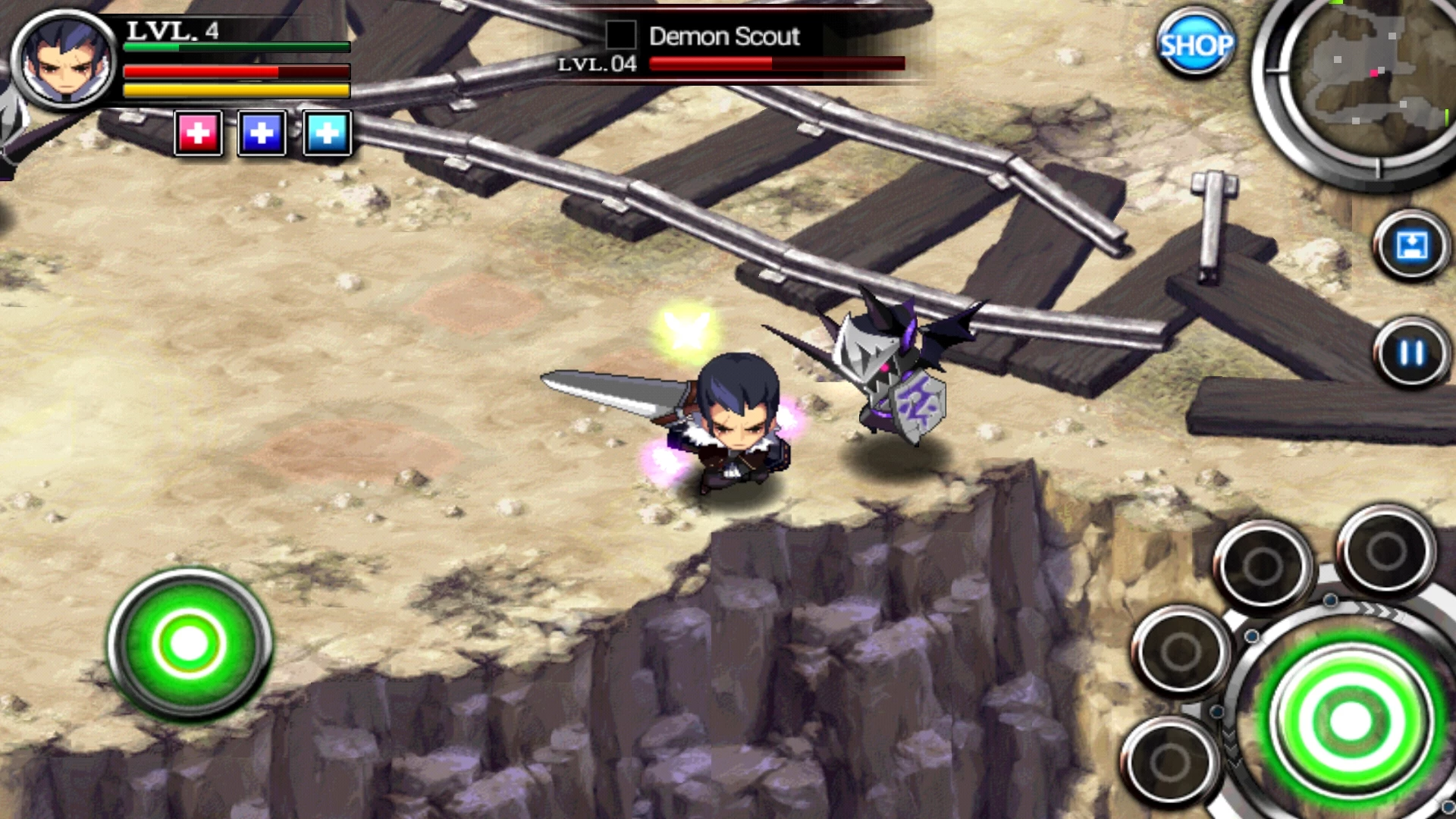Image resolution: width=1456 pixels, height=819 pixels.
Task: Open the circular minimap
Action: point(1365,76)
